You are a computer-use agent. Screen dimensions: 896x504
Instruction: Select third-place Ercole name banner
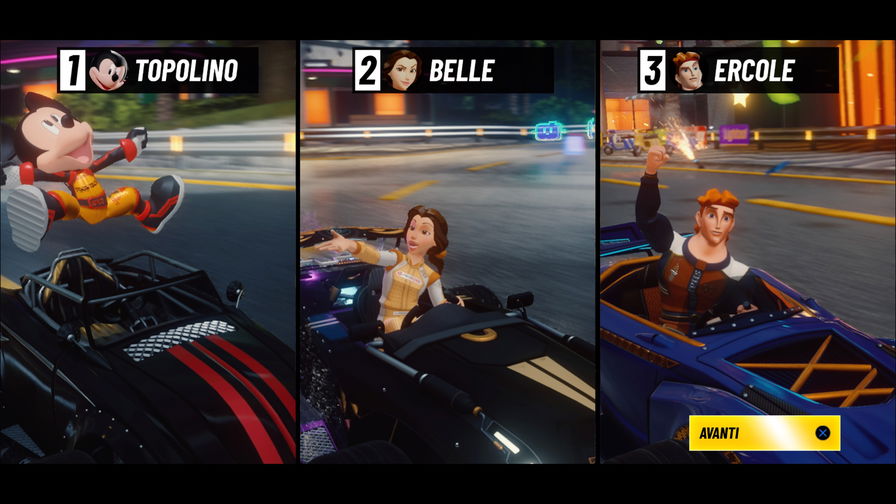(738, 71)
